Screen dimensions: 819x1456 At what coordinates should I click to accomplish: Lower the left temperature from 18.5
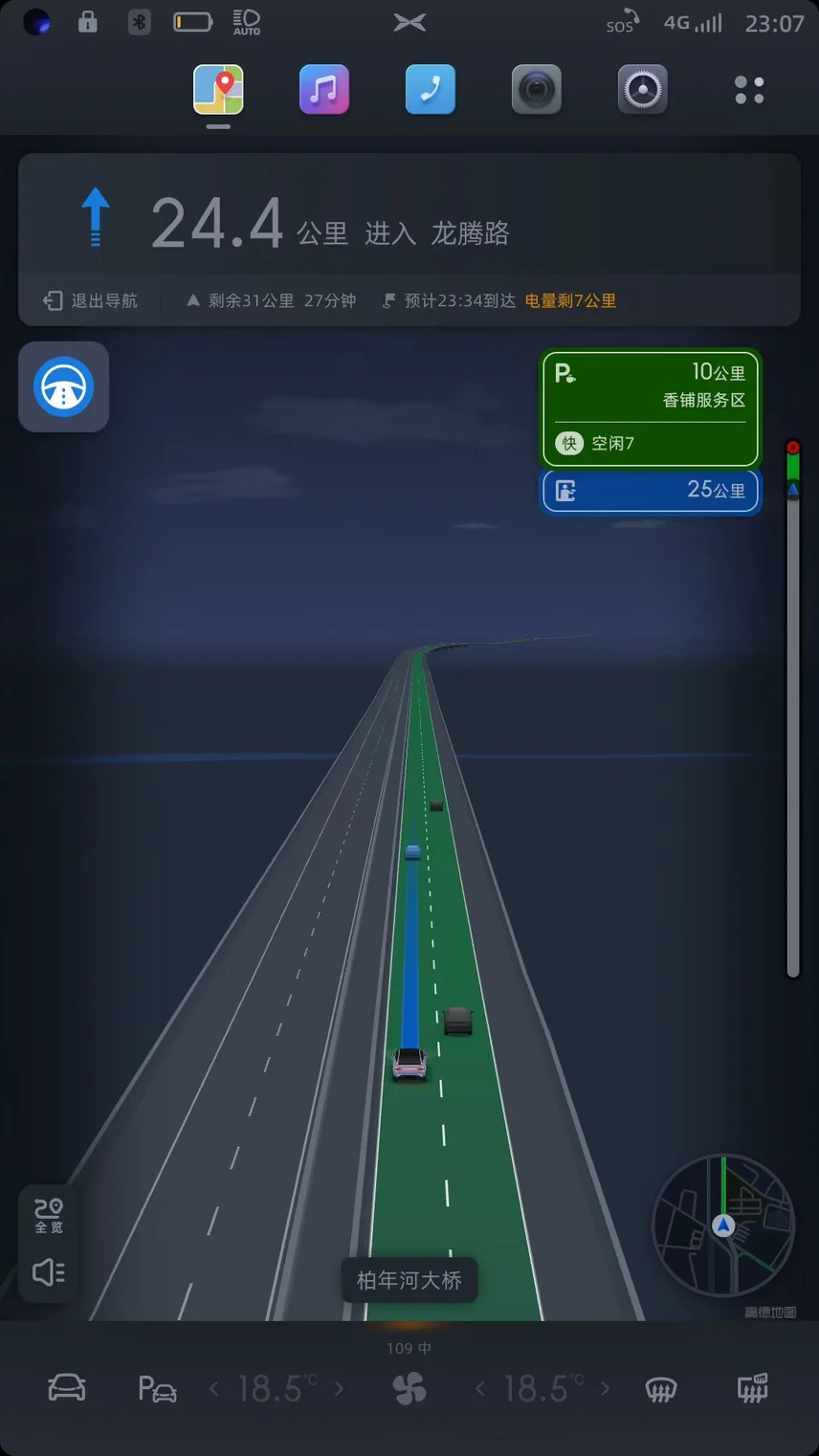click(x=214, y=1388)
